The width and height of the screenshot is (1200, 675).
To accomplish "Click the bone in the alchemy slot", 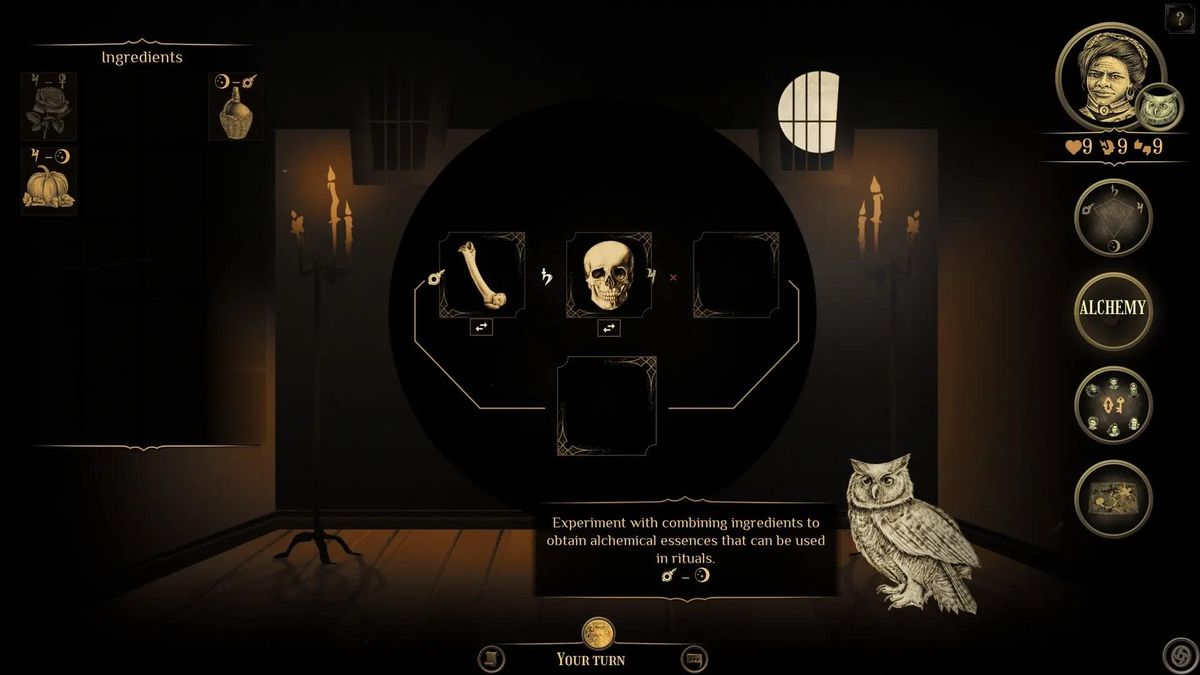I will [482, 275].
